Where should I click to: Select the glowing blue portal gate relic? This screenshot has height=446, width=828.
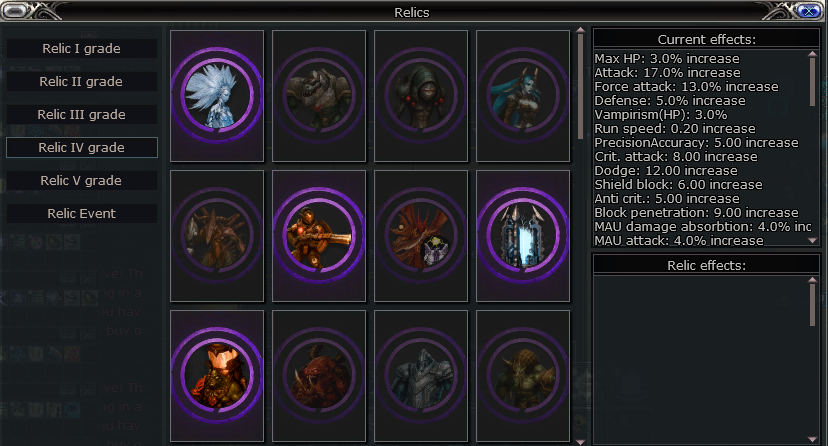(x=523, y=235)
